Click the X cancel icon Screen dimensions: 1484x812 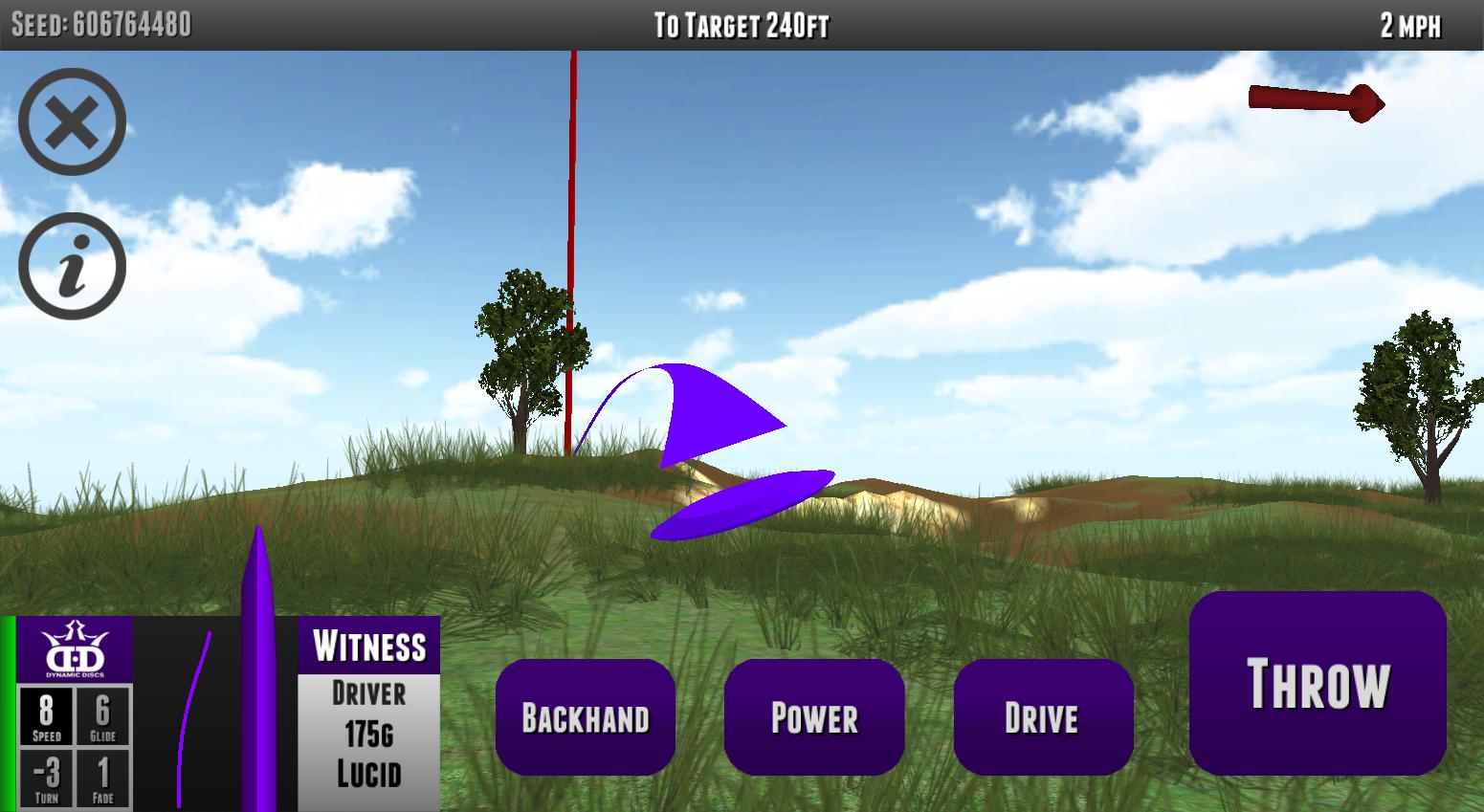click(71, 122)
